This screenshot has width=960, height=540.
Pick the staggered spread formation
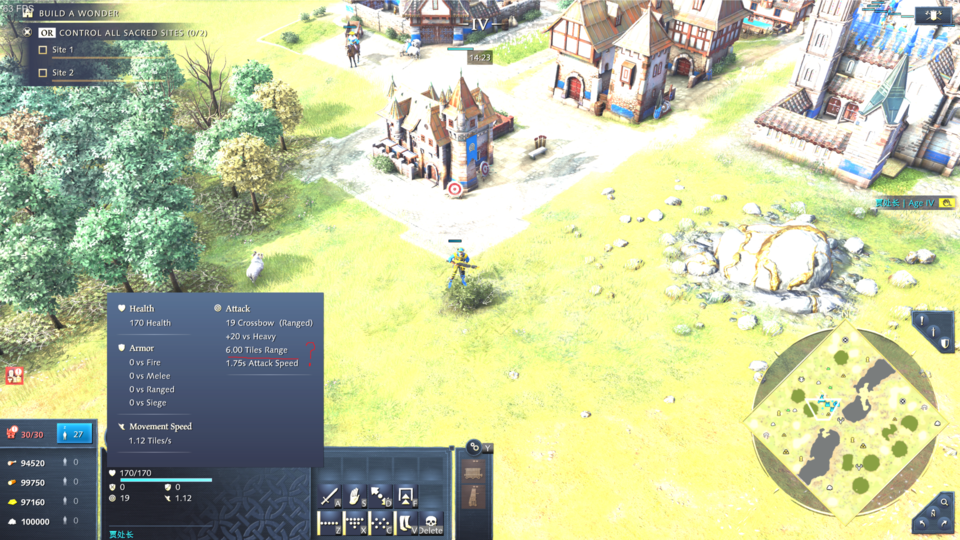pyautogui.click(x=381, y=522)
